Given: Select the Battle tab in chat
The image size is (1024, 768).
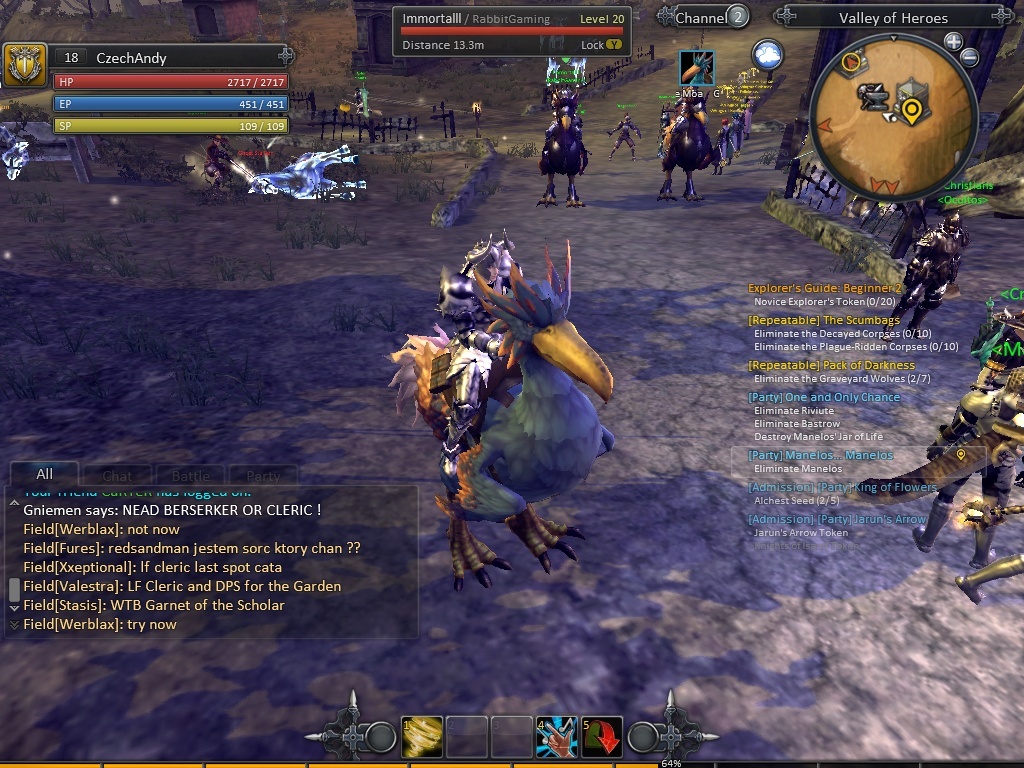Looking at the screenshot, I should pos(190,477).
